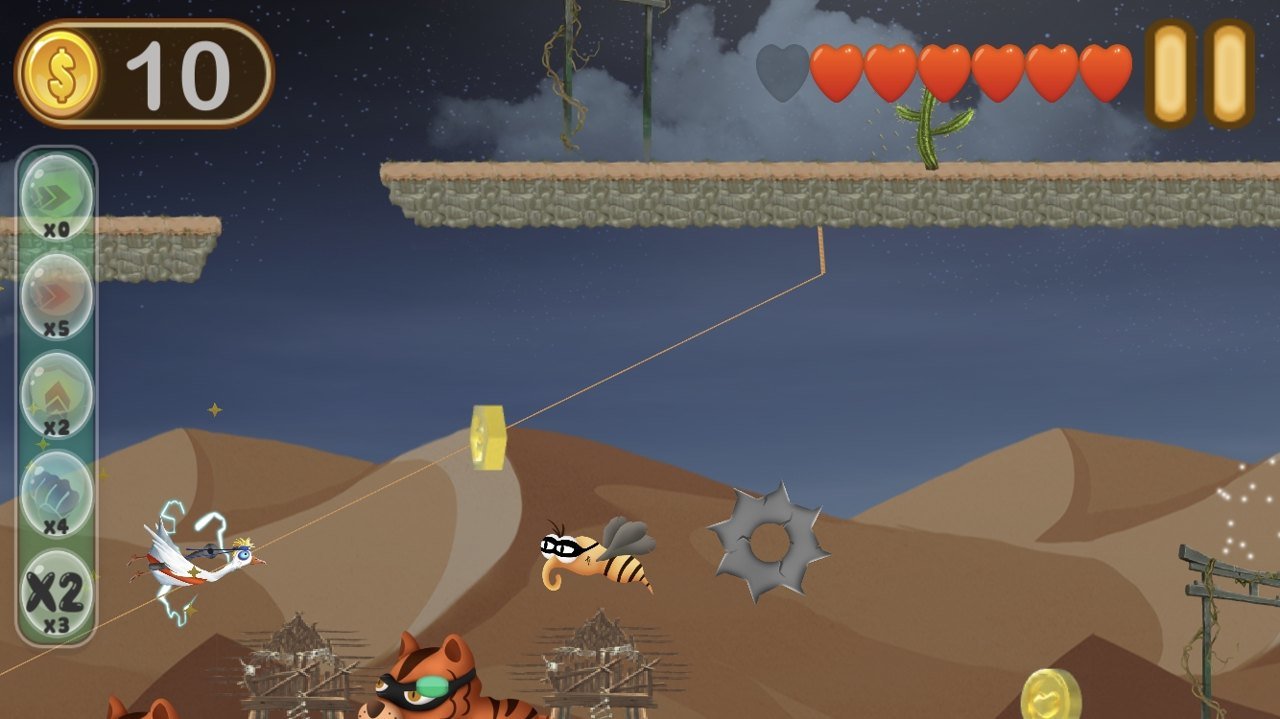Viewport: 1280px width, 719px height.
Task: Pause the game
Action: point(1199,74)
